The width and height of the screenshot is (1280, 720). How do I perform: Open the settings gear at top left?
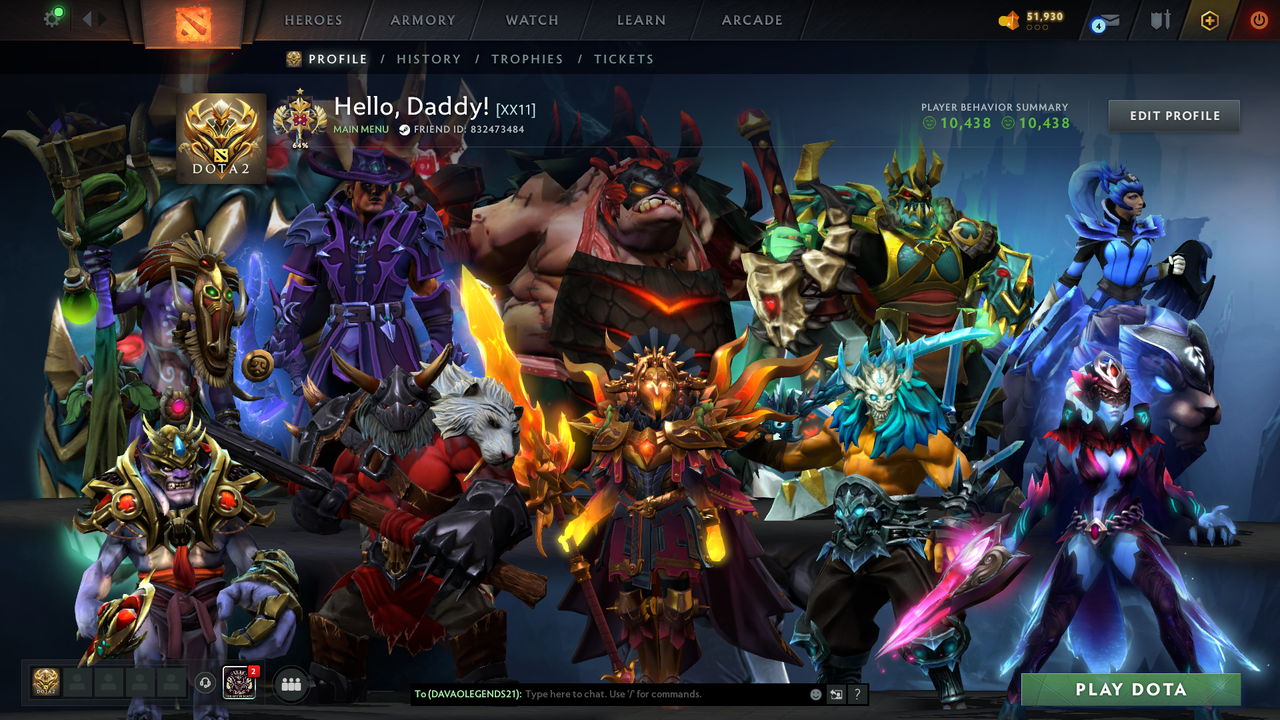(53, 19)
